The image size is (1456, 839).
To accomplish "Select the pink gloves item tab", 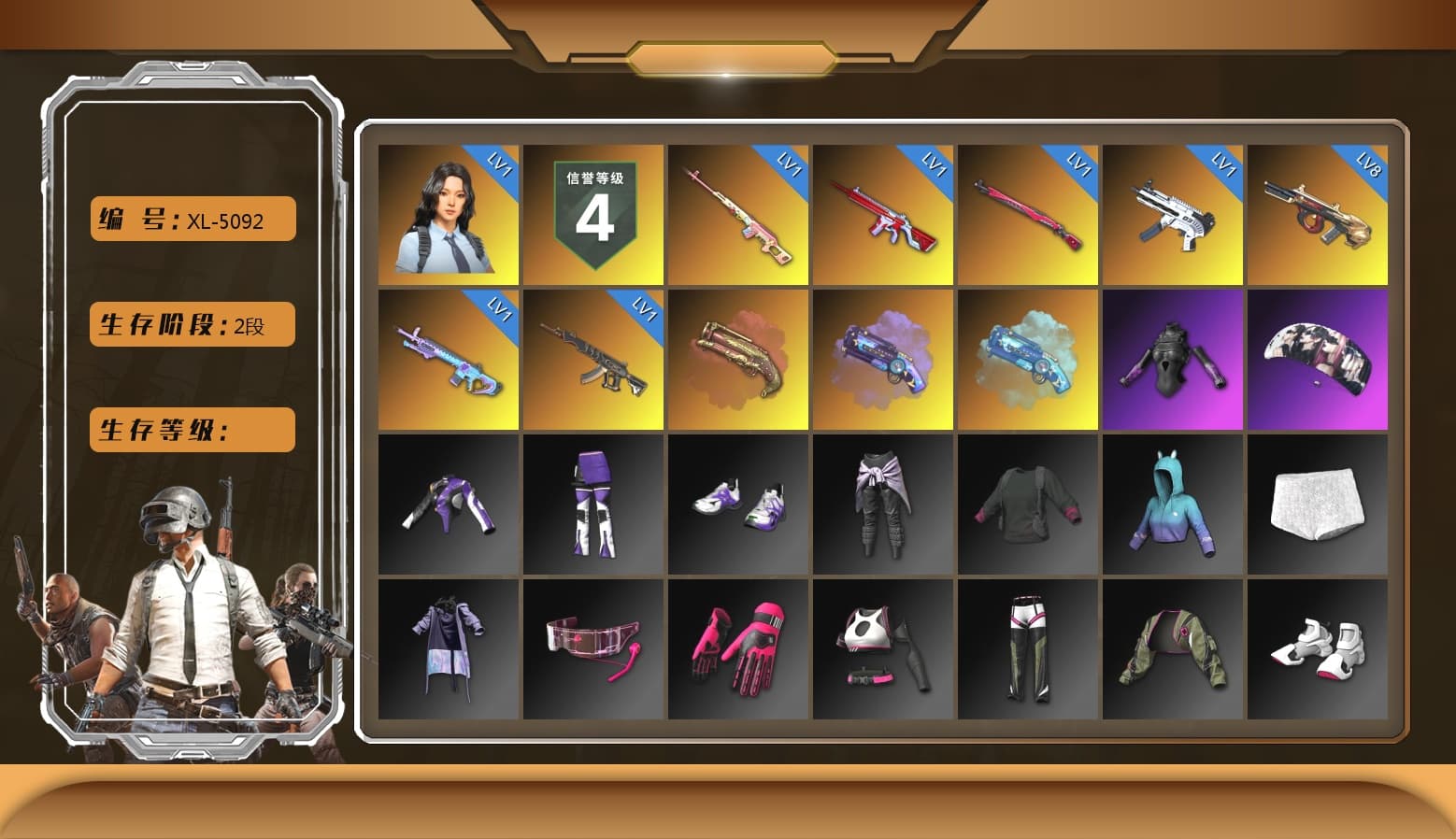I will (738, 649).
